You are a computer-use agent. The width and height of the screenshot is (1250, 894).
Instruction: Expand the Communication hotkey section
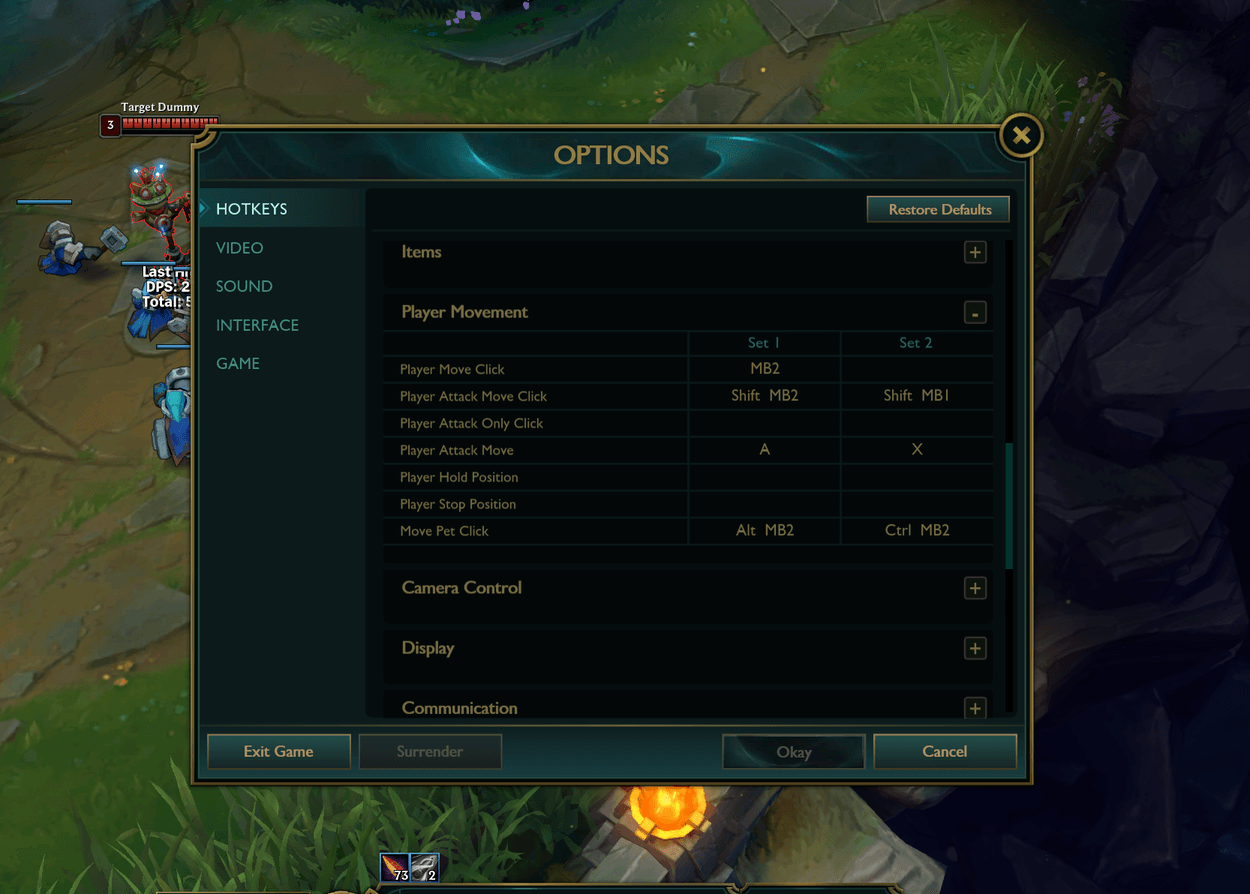975,708
